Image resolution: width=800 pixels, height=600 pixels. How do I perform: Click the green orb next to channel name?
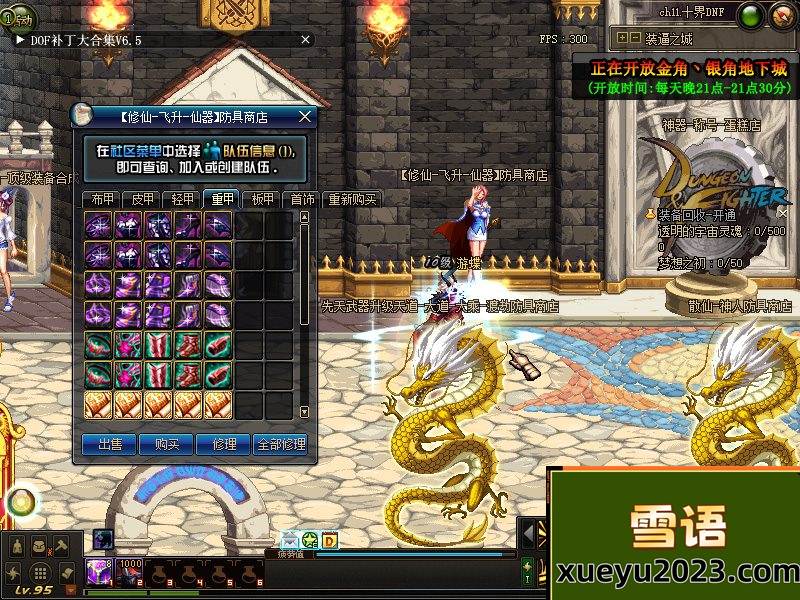point(752,14)
